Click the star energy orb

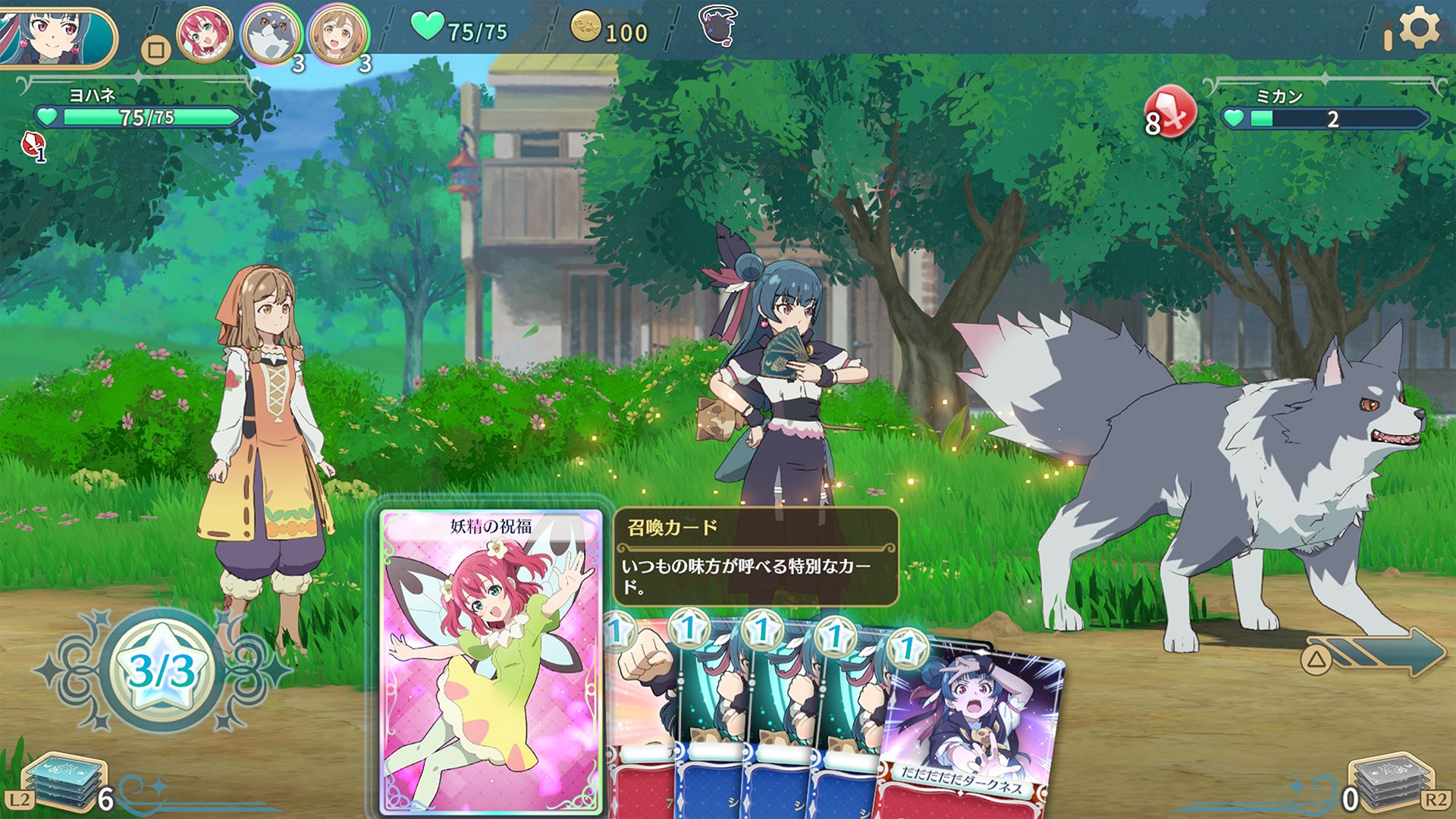(162, 670)
